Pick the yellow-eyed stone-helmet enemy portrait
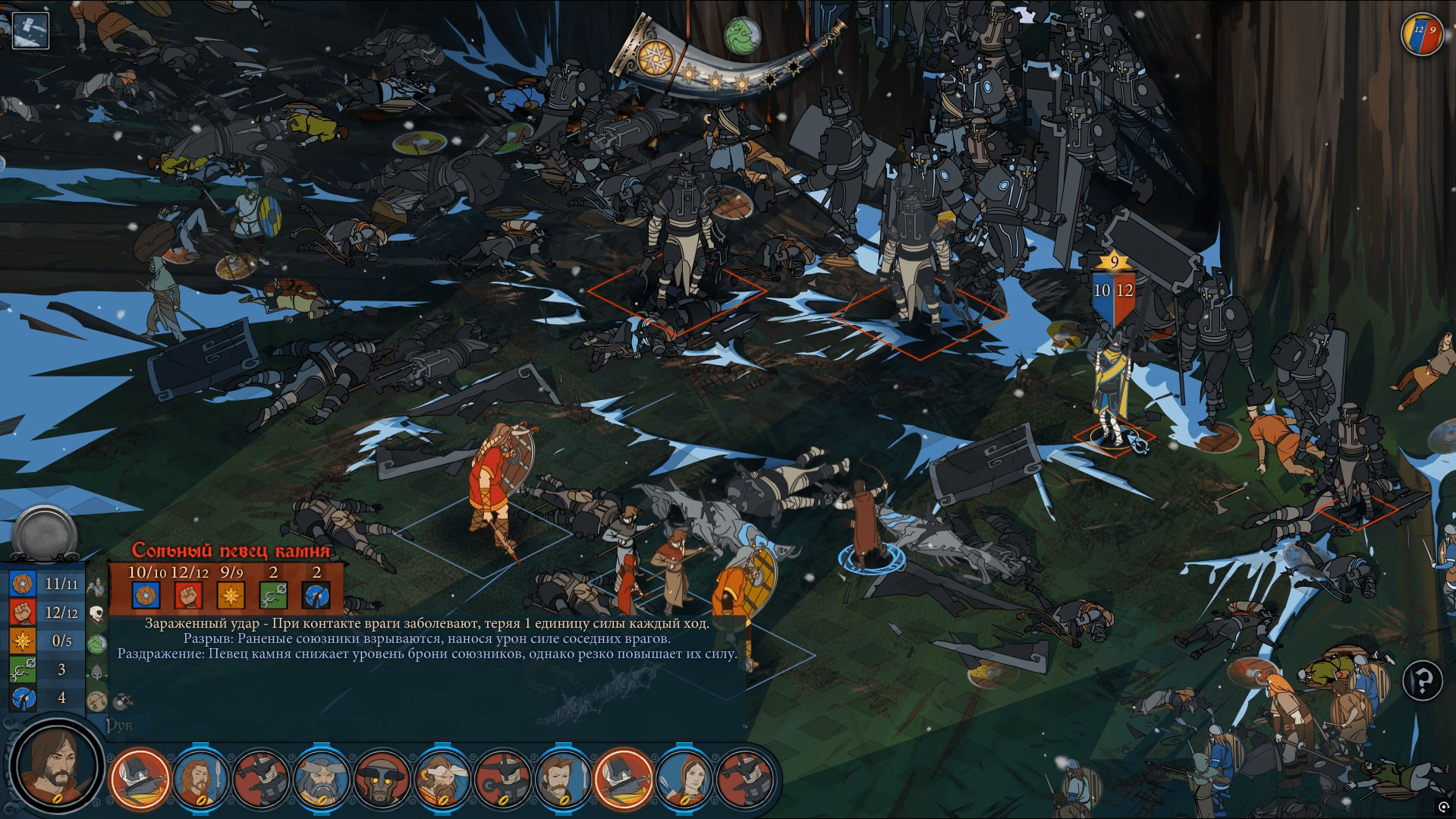 click(382, 779)
